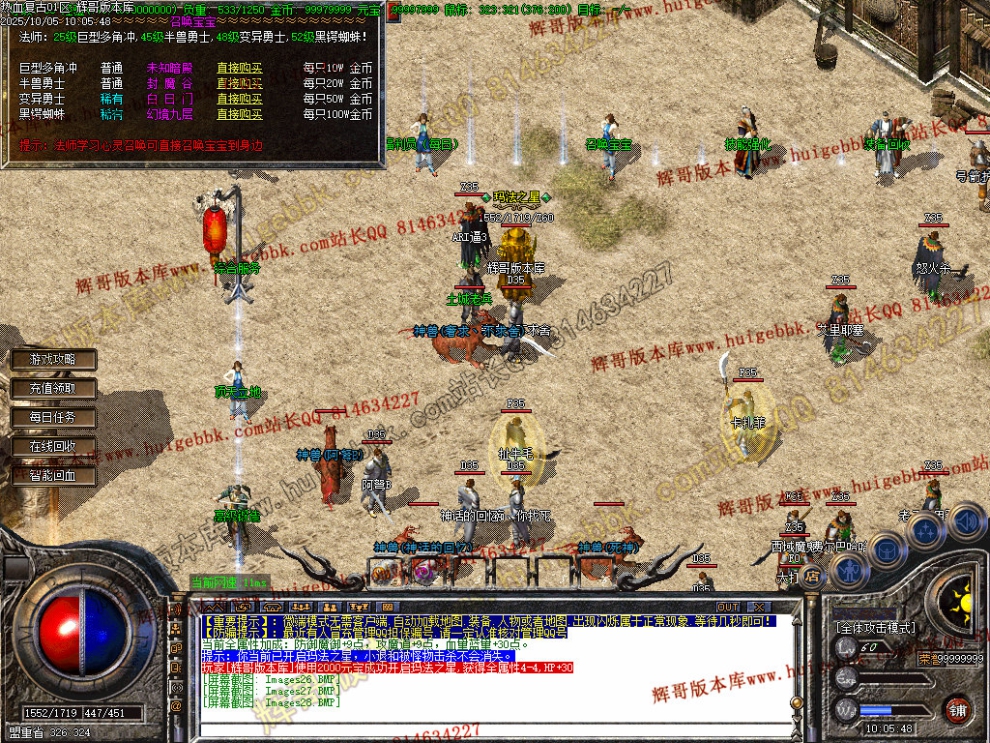Open the character status icon
Screen dimensions: 990x743
click(x=849, y=570)
